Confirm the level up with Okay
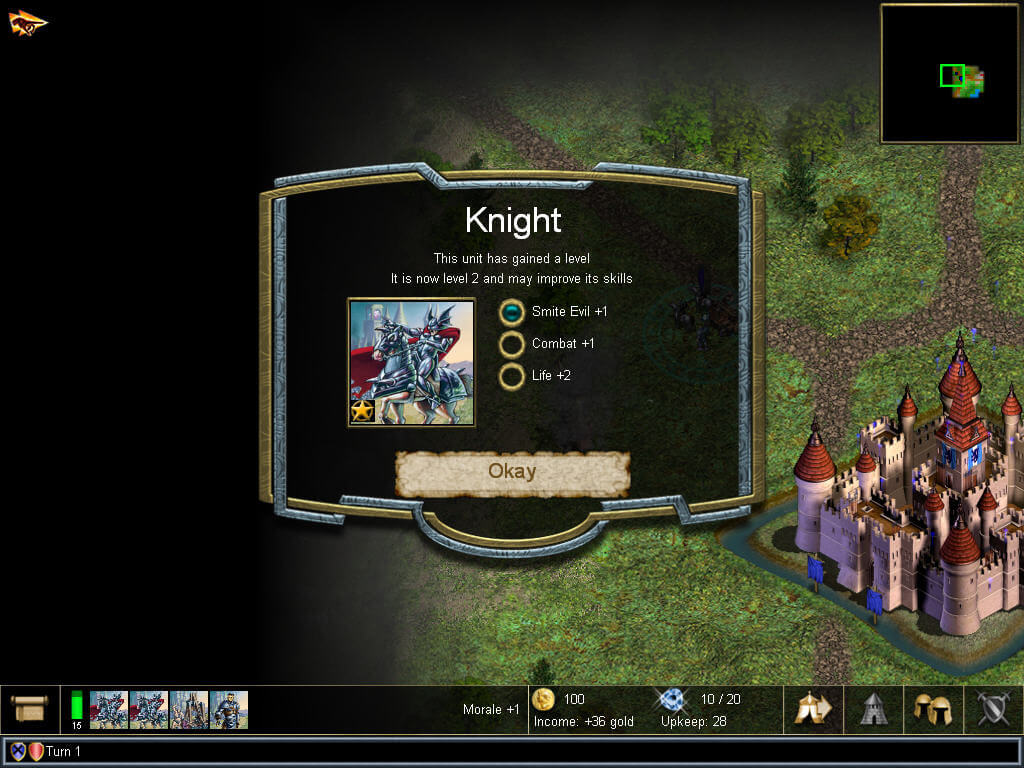The height and width of the screenshot is (768, 1024). [x=512, y=472]
